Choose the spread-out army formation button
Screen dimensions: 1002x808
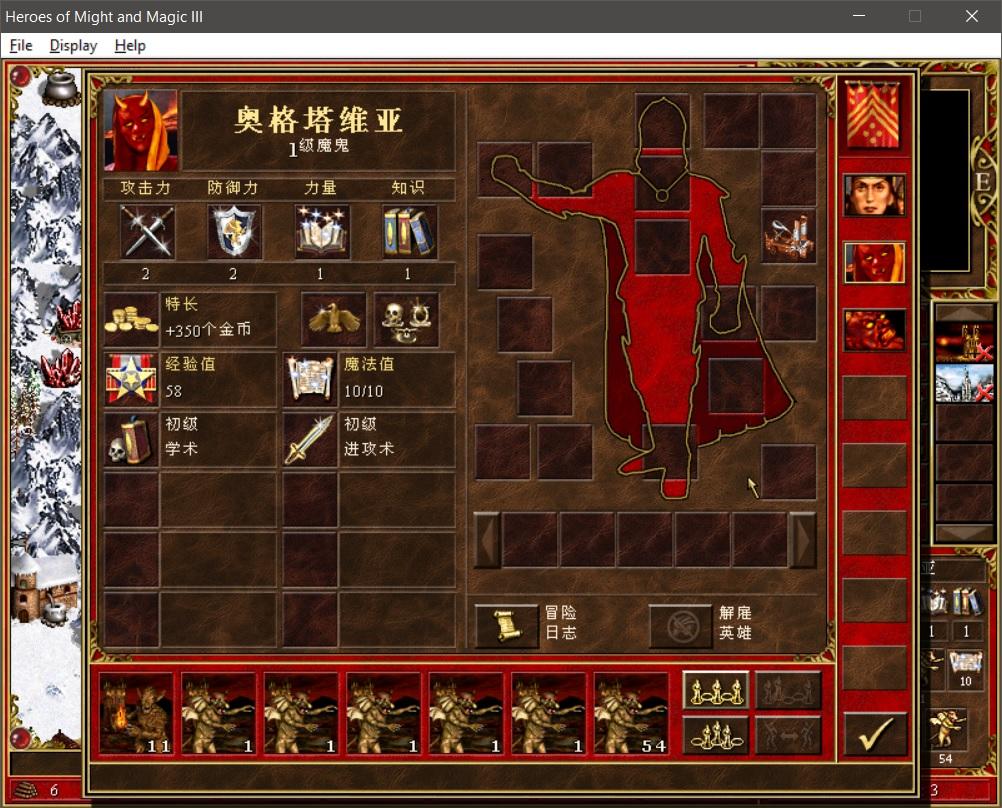coord(715,689)
